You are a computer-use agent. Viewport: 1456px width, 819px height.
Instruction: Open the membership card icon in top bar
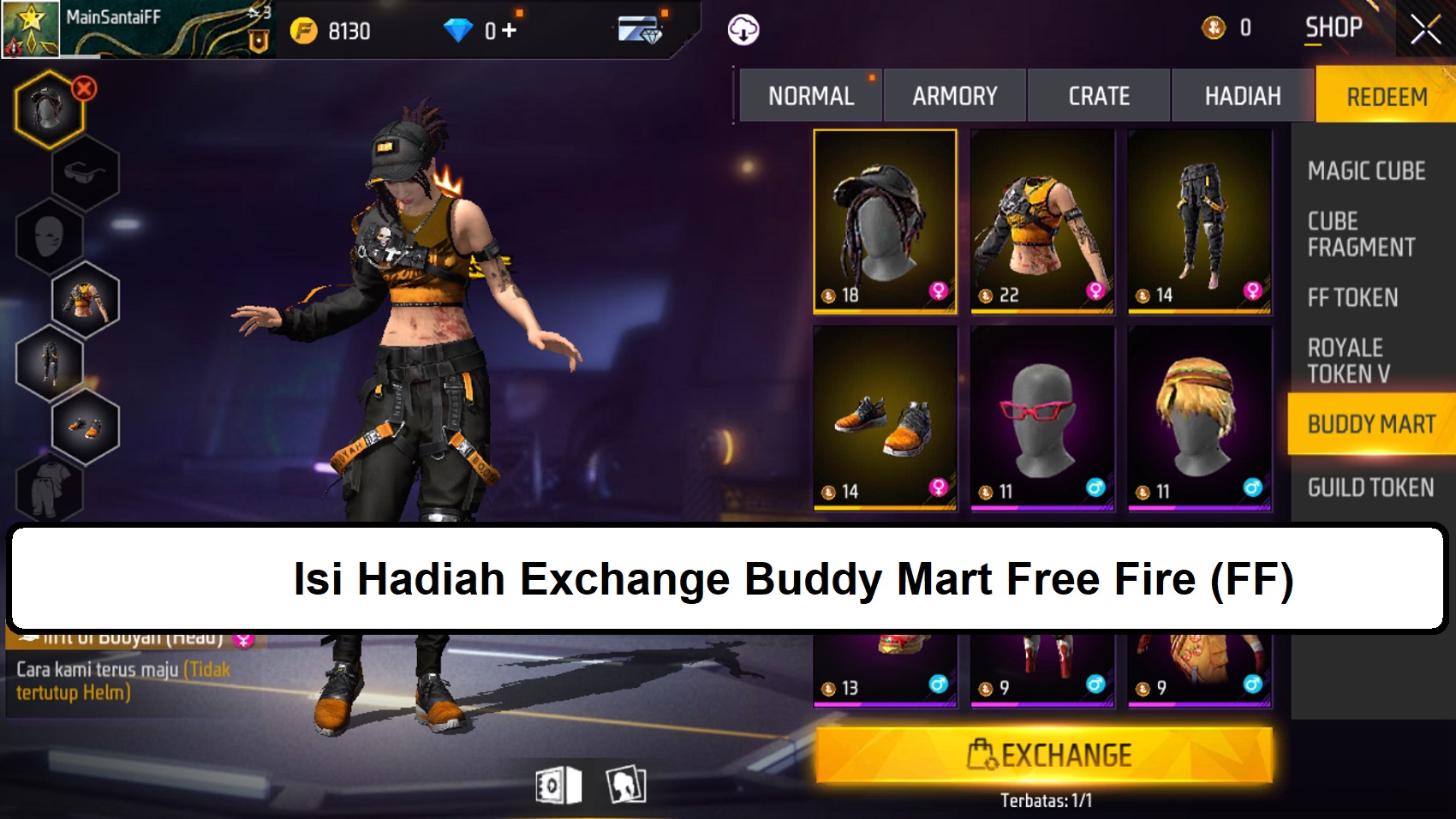[x=638, y=28]
